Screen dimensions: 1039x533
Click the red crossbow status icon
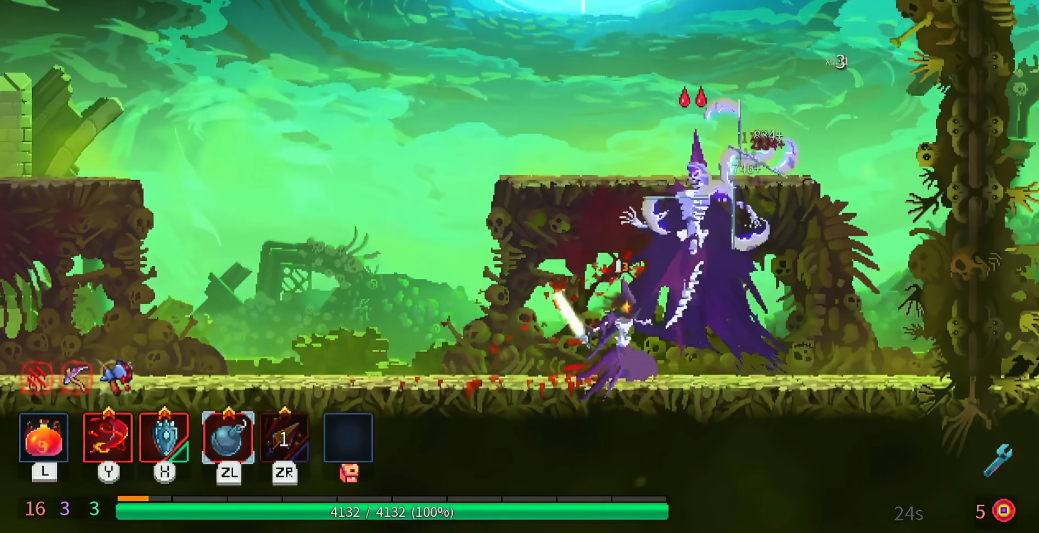click(x=75, y=376)
